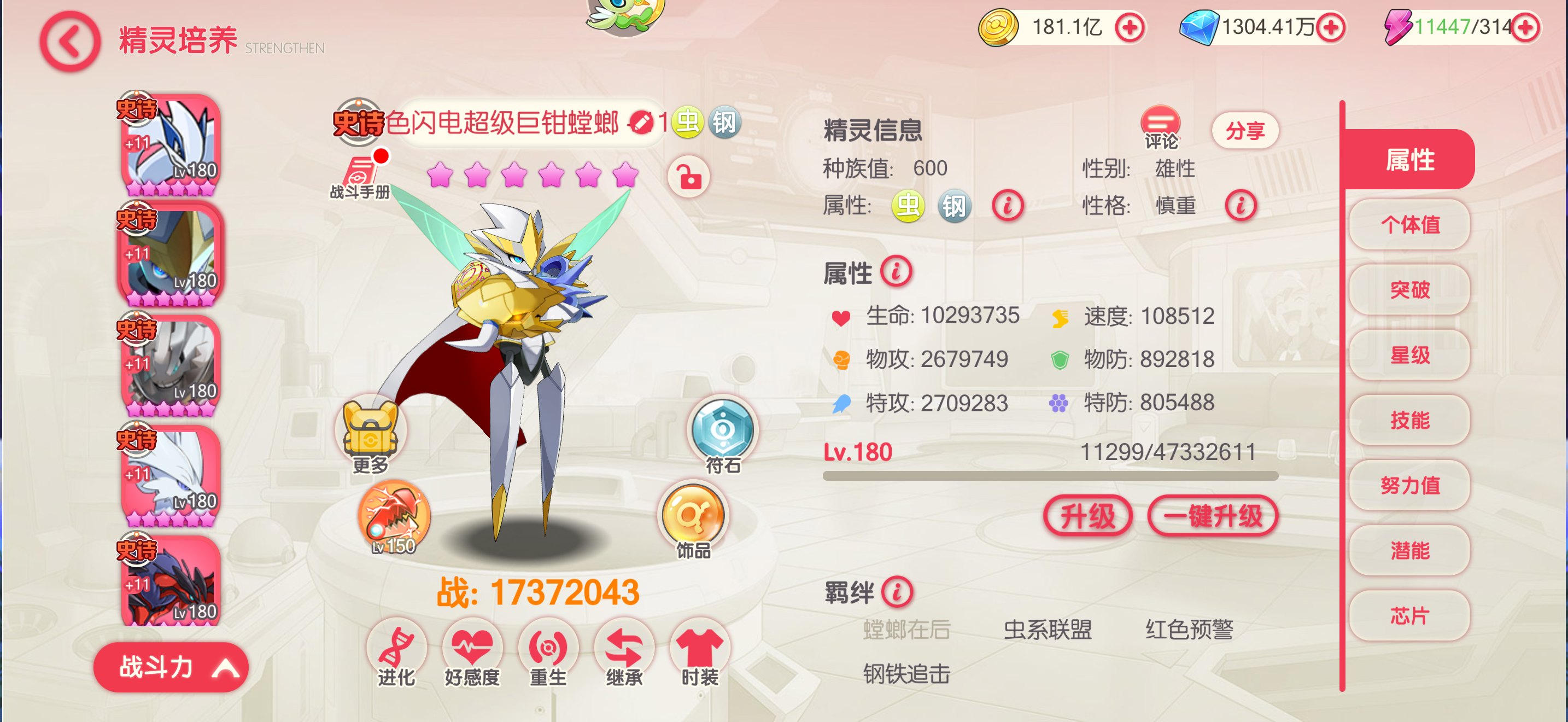Image resolution: width=1568 pixels, height=722 pixels.
Task: Tap the plus next to gold coins
Action: (1129, 27)
